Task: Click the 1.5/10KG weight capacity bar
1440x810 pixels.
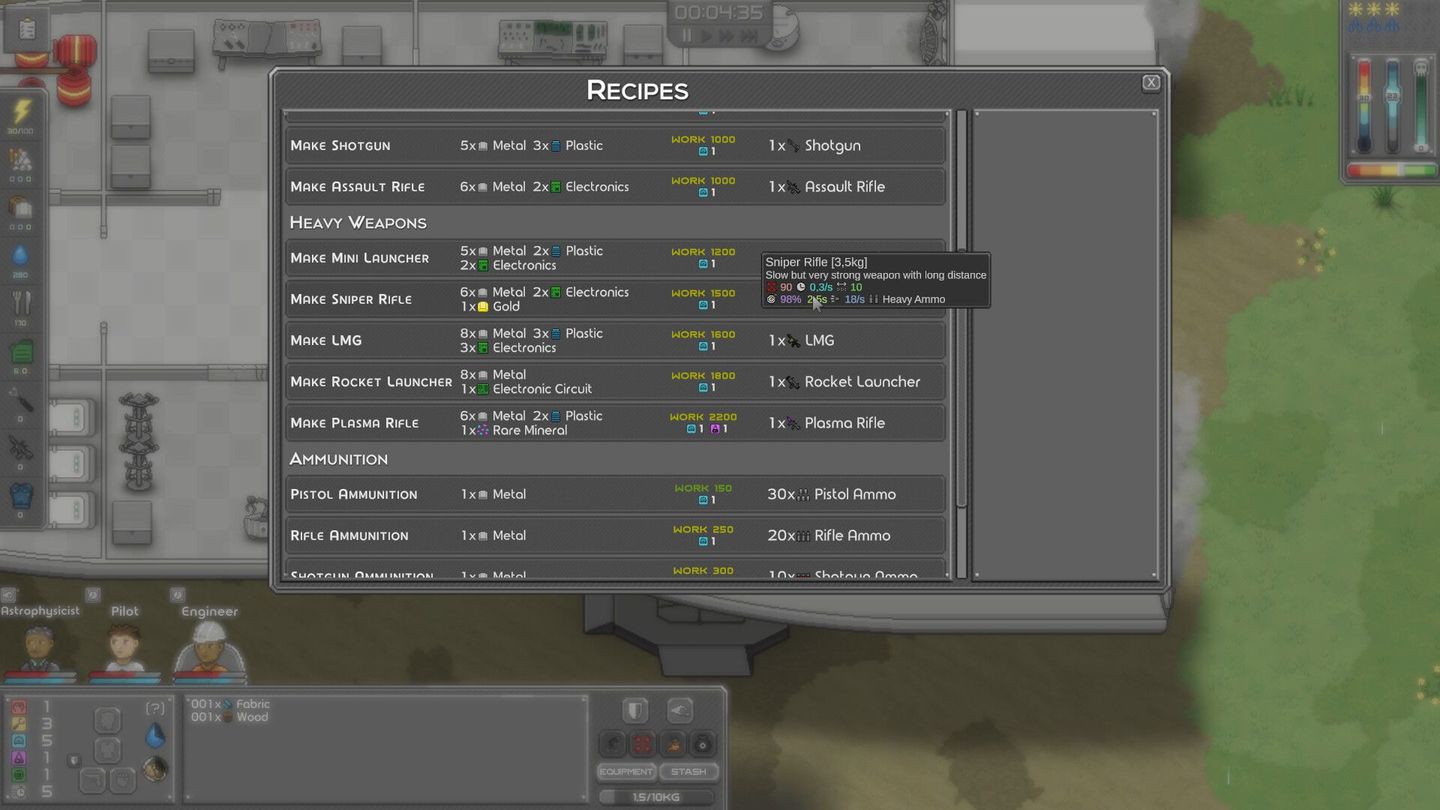Action: pyautogui.click(x=656, y=796)
